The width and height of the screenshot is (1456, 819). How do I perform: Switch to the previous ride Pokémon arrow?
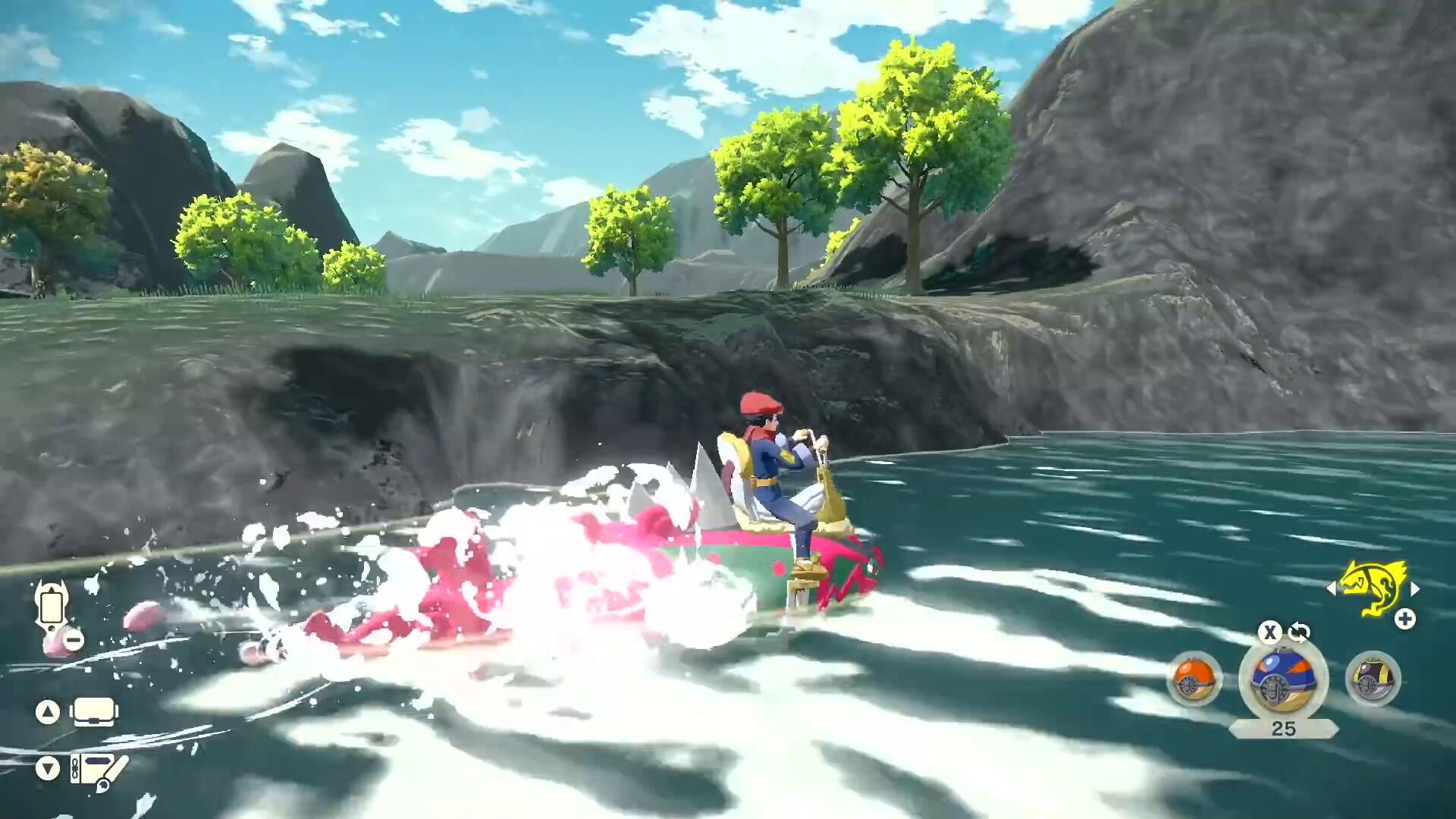coord(1331,588)
